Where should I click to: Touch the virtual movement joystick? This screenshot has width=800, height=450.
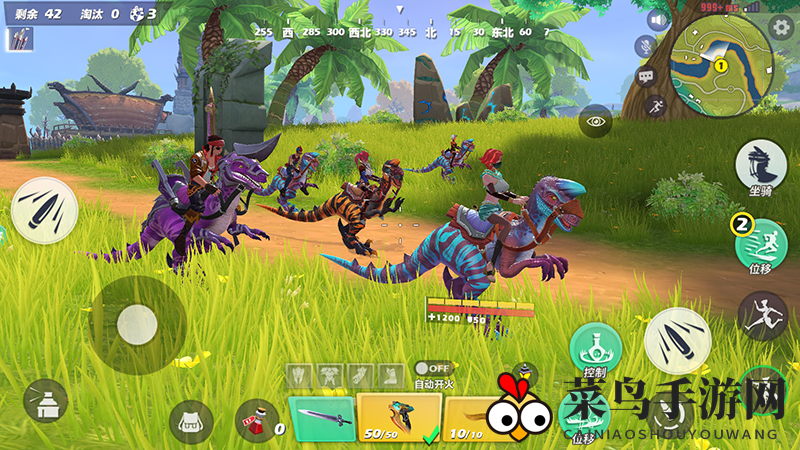coord(136,323)
